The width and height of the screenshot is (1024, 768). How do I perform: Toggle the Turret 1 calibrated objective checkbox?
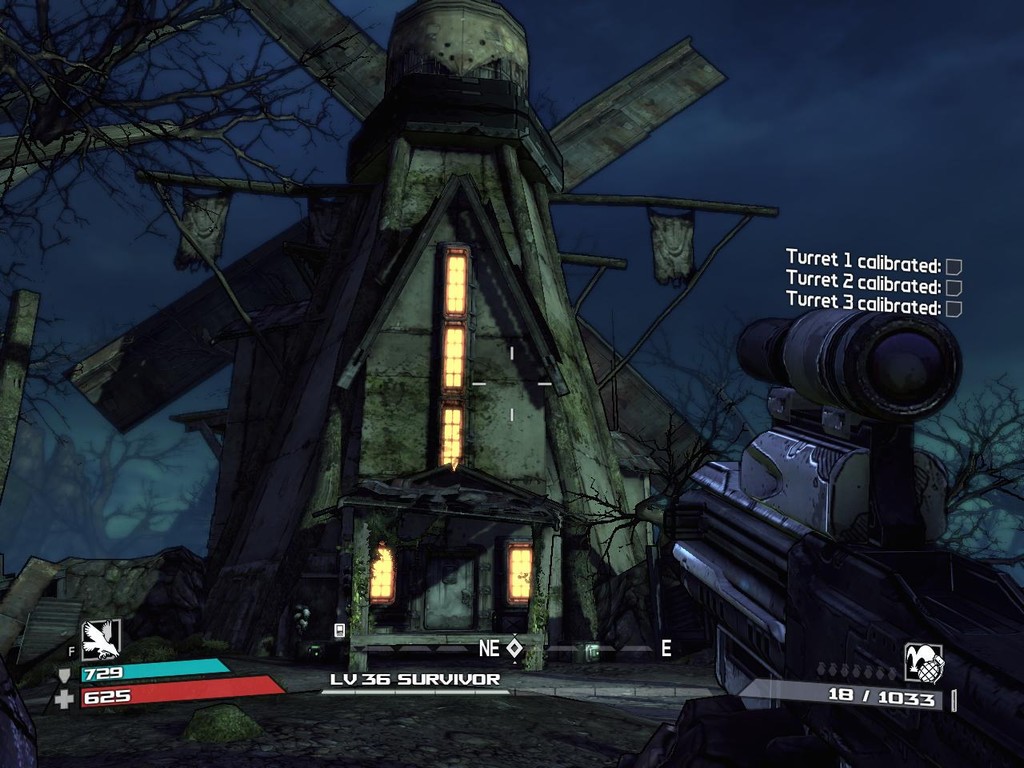tap(954, 266)
